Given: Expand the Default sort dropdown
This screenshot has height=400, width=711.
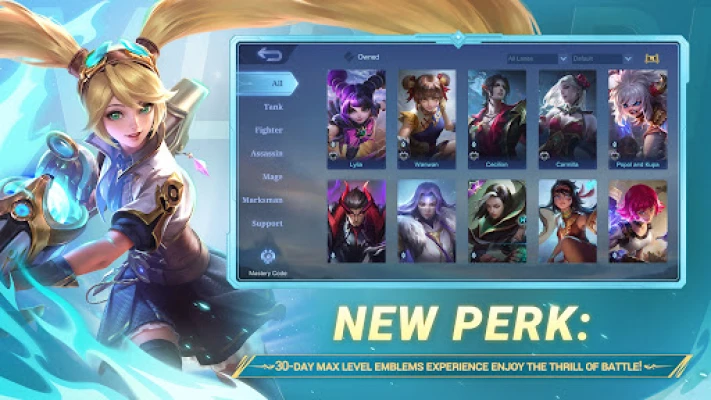Looking at the screenshot, I should (x=603, y=59).
